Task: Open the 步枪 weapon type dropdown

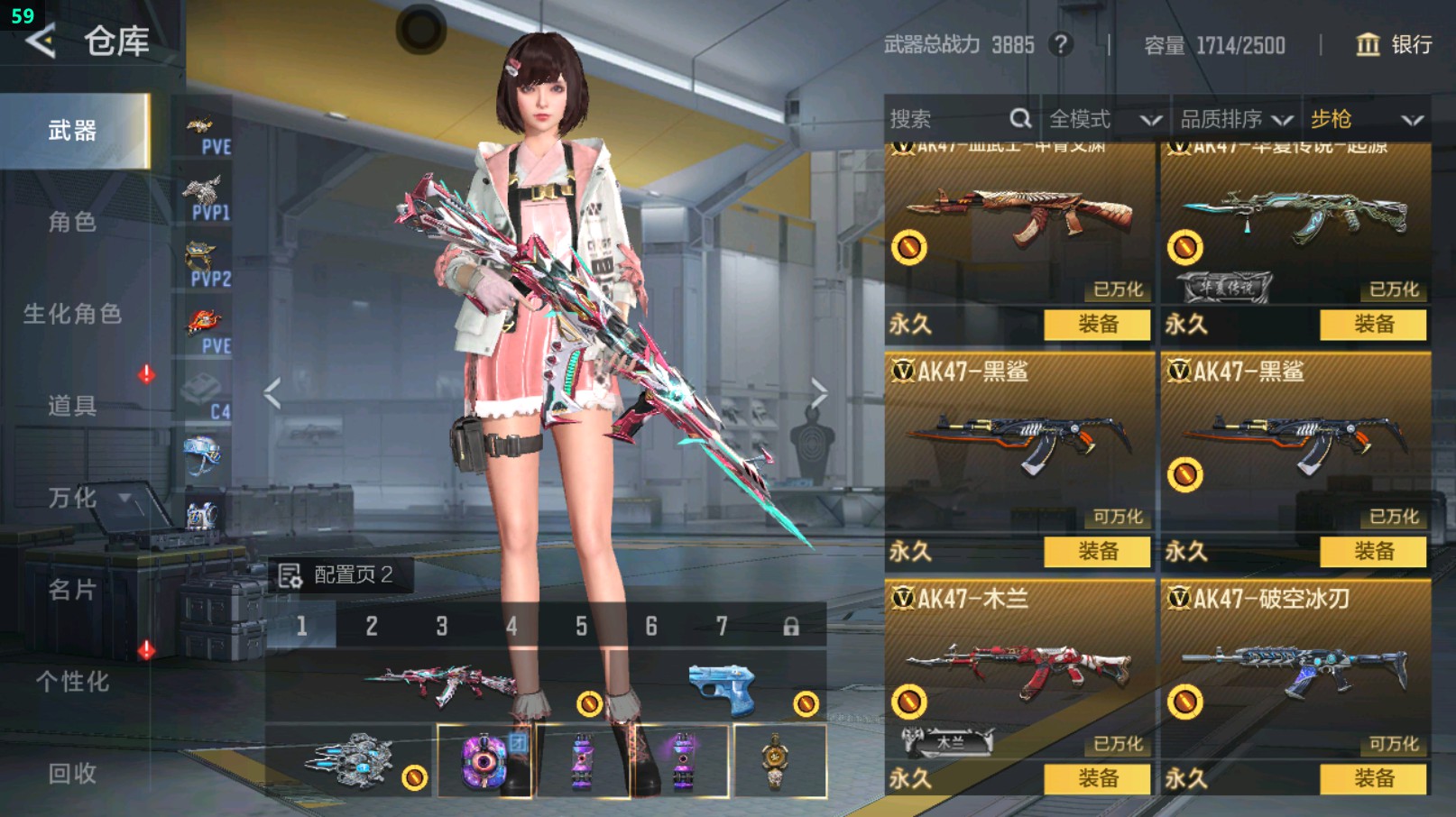Action: point(1366,119)
